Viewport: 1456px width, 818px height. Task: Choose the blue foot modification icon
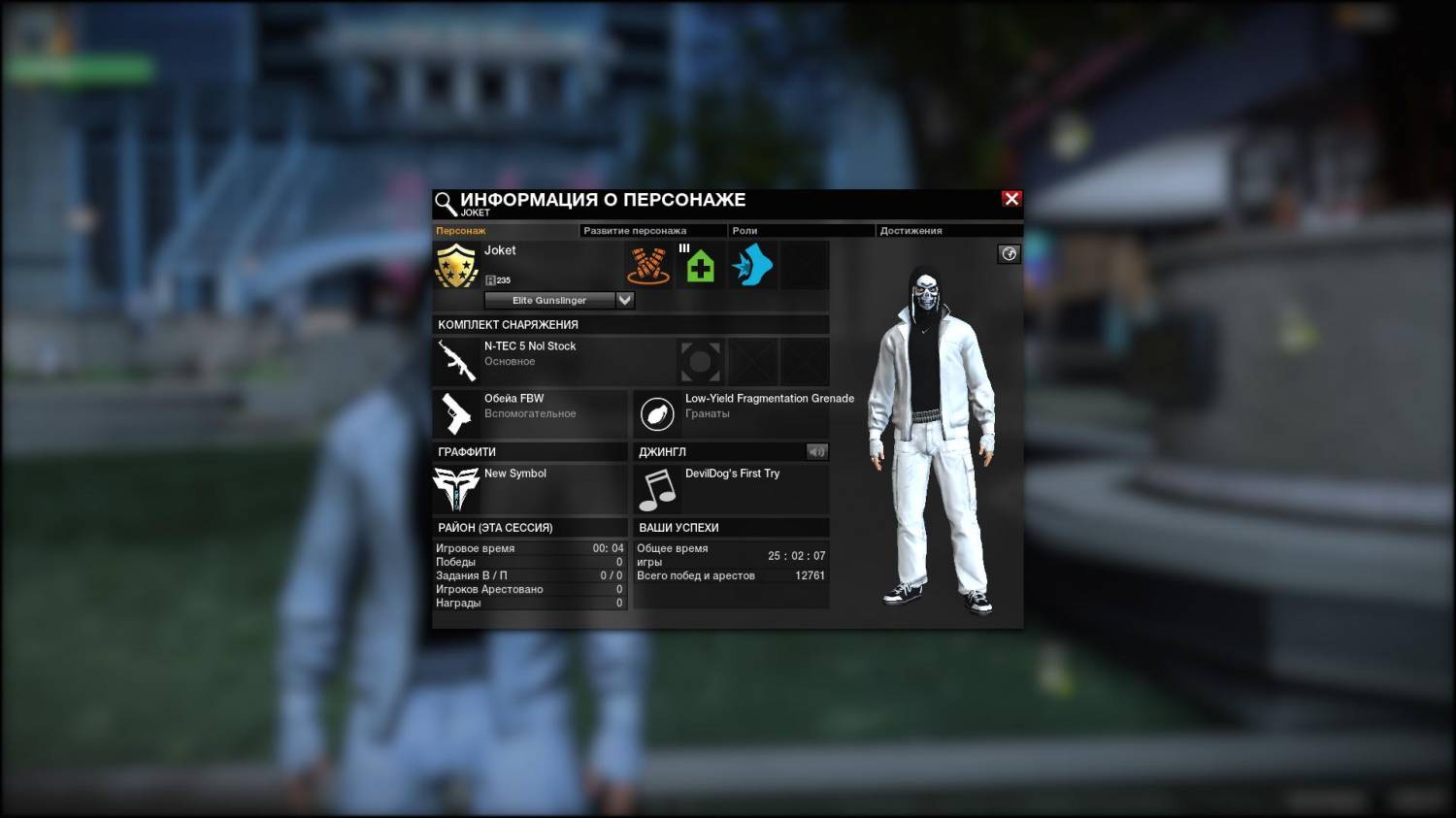click(752, 265)
